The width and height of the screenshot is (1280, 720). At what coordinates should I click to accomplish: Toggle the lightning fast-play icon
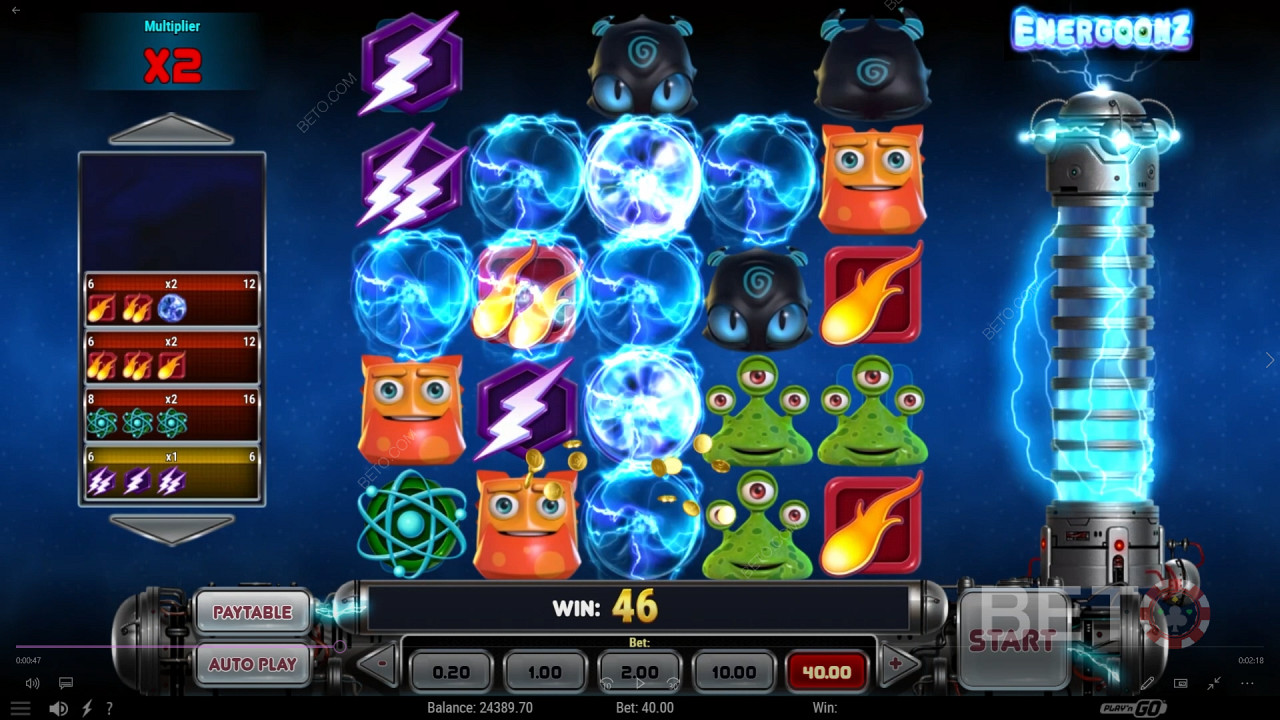click(x=87, y=708)
